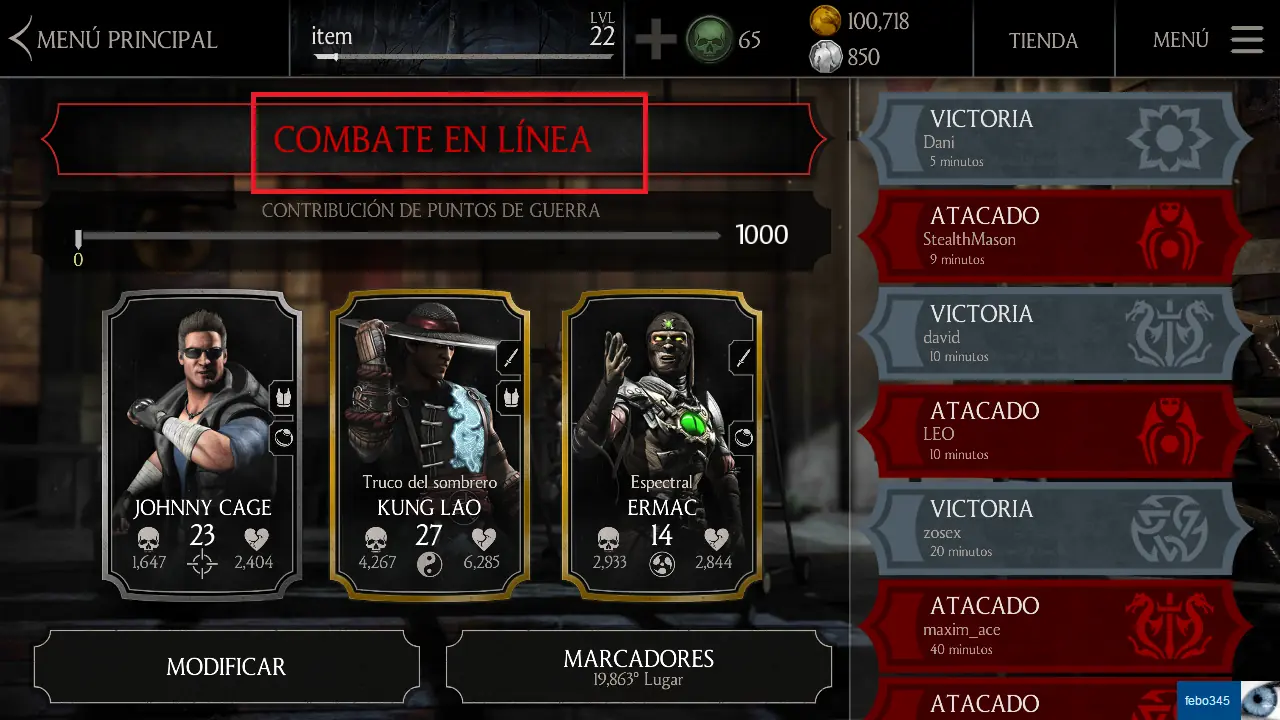The image size is (1280, 720).
Task: Select the weapon edit icon on Kung Lao's card
Action: 513,358
